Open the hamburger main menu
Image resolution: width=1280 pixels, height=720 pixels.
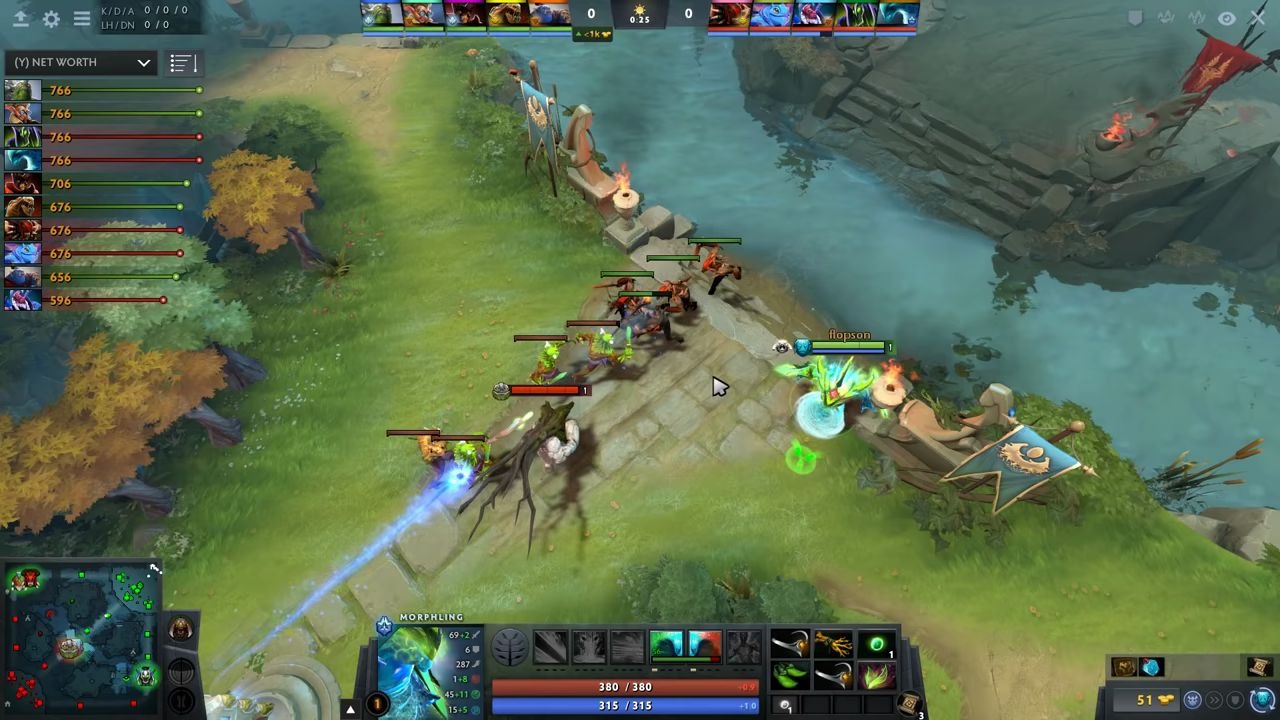coord(82,18)
